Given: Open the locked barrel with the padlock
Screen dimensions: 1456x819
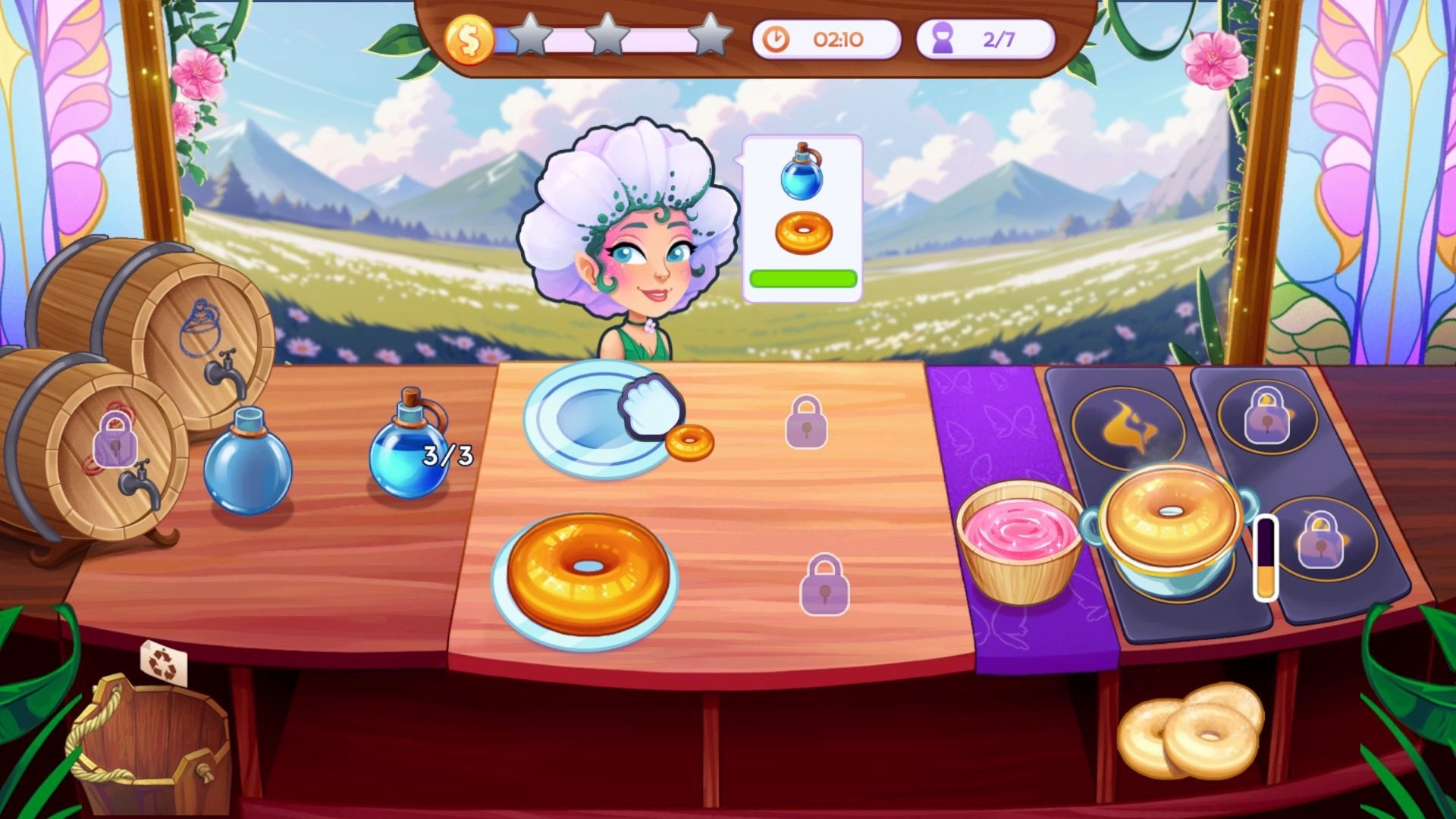Looking at the screenshot, I should pos(114,440).
